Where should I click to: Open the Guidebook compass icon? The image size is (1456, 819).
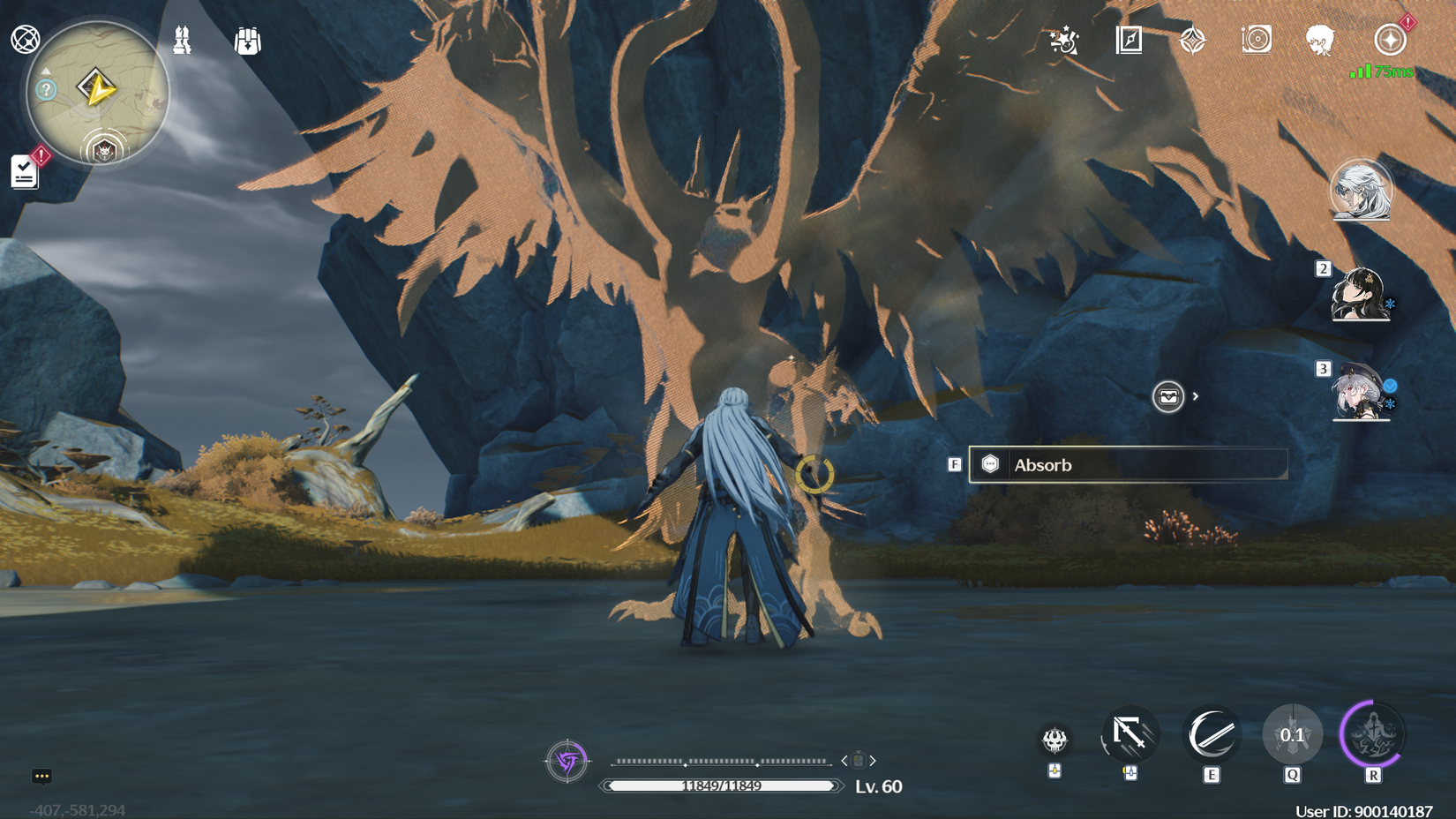pos(1127,40)
